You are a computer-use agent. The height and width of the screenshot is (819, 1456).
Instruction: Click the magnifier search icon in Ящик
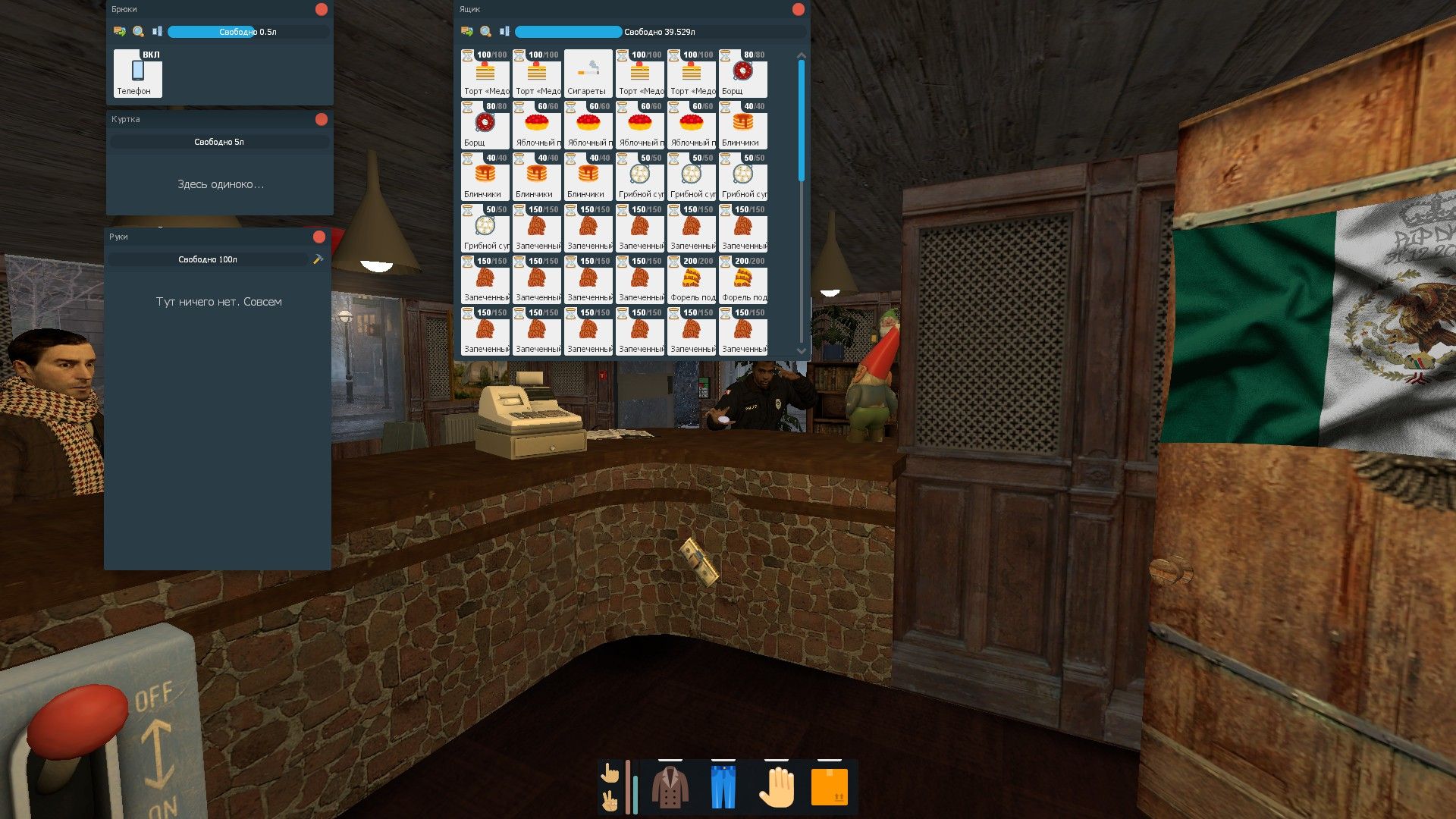pos(486,32)
